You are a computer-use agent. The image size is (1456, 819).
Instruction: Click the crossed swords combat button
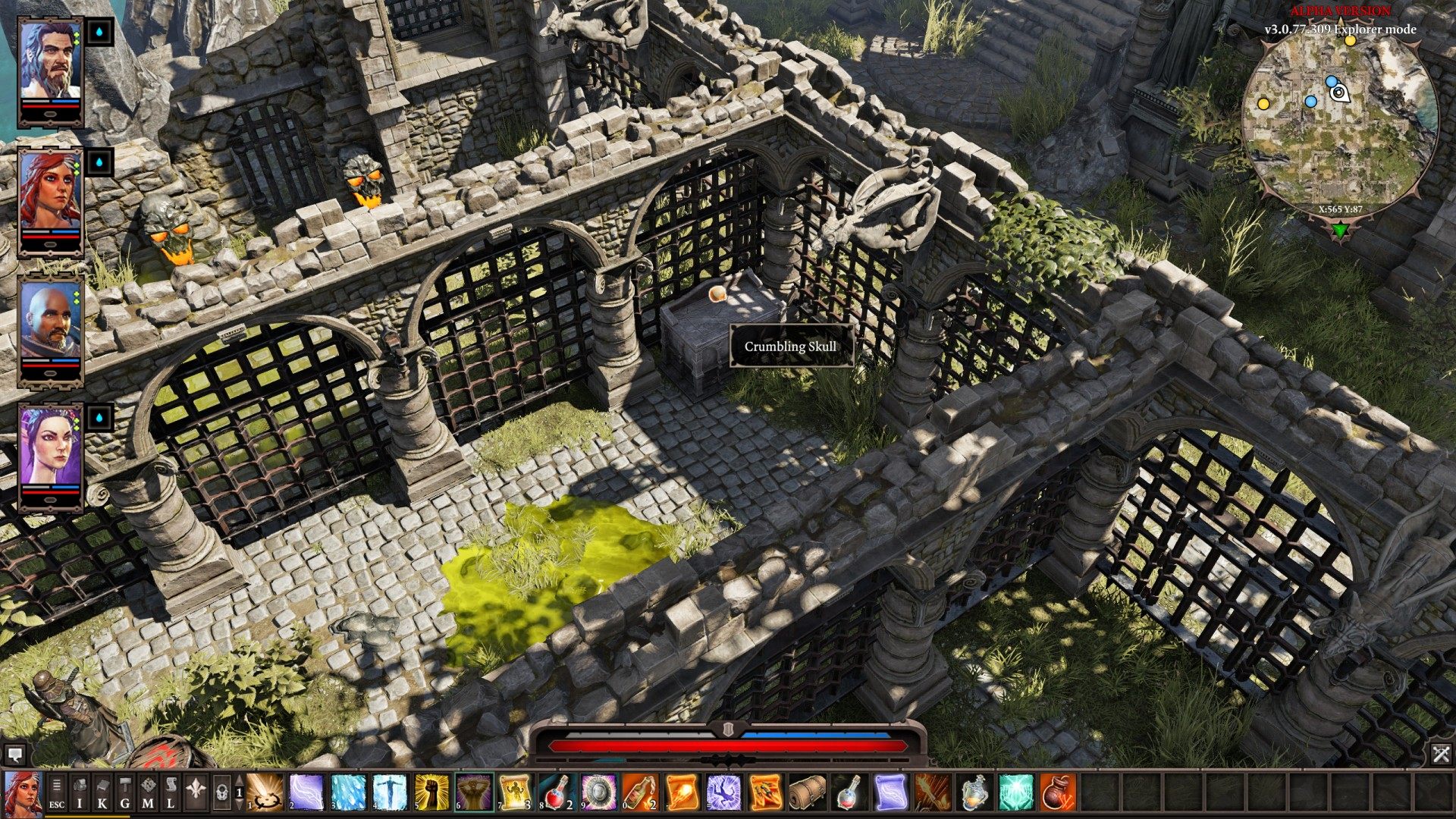(1441, 754)
